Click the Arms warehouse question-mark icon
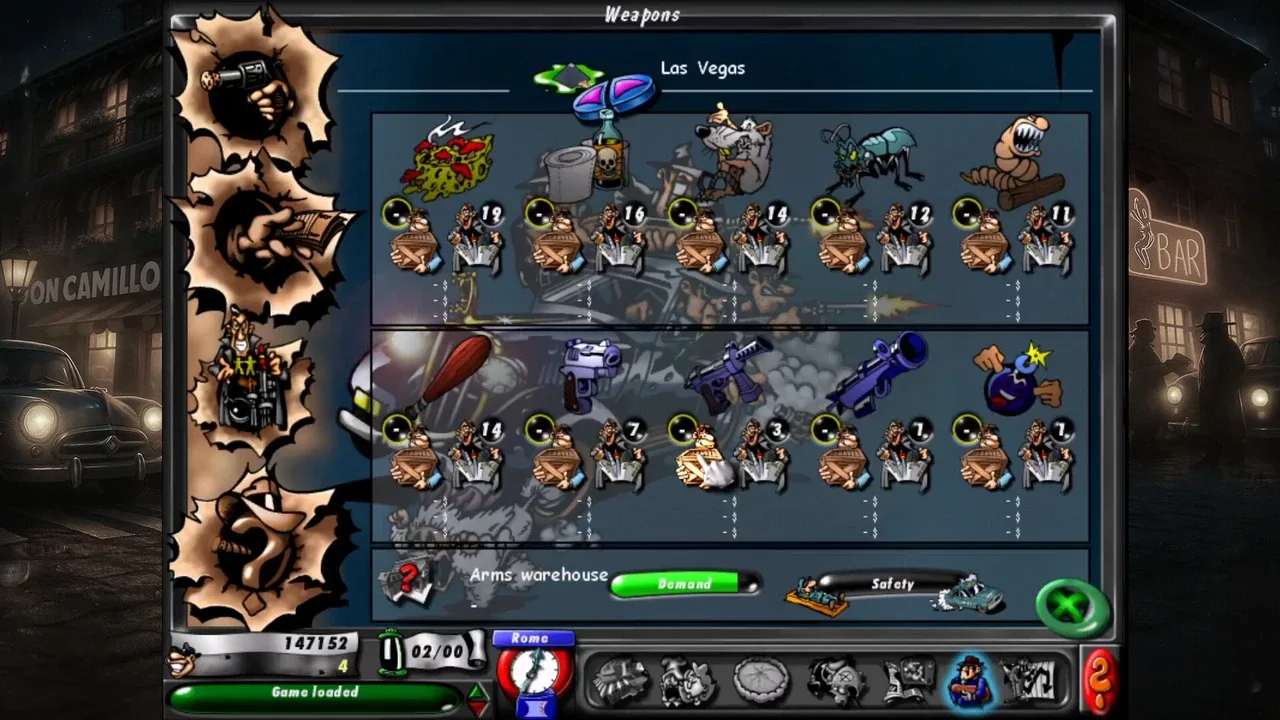Screen dimensions: 1280x720 coord(408,581)
